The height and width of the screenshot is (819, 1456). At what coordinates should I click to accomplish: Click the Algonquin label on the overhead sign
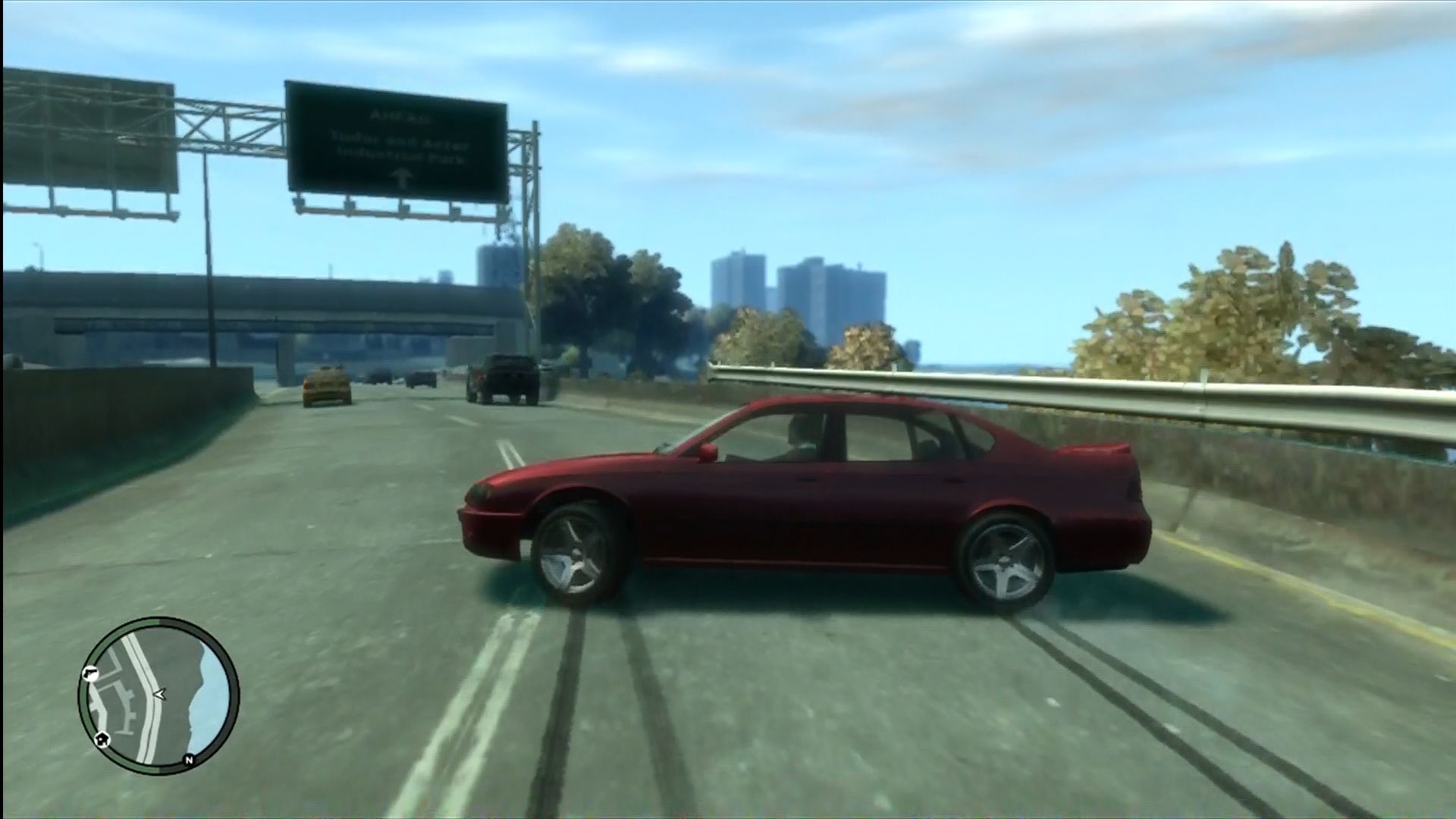(400, 115)
